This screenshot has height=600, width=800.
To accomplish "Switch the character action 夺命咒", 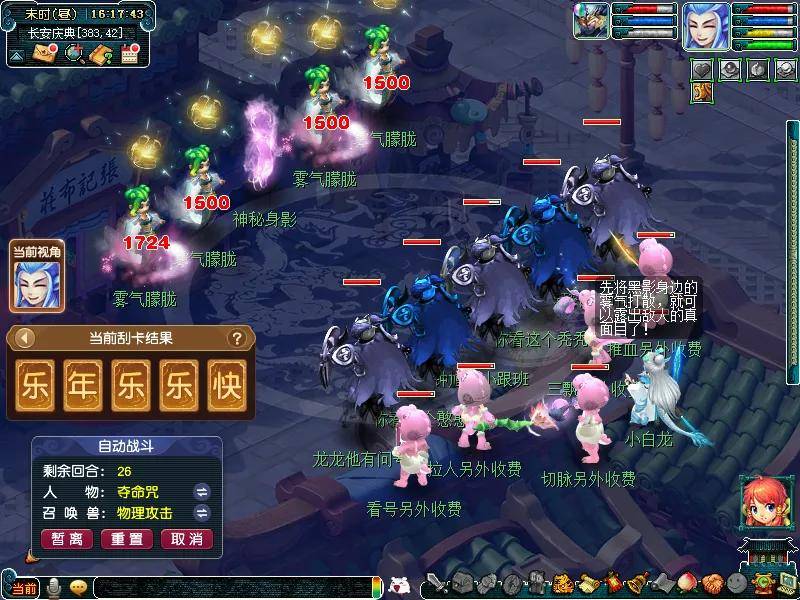I will pos(200,491).
